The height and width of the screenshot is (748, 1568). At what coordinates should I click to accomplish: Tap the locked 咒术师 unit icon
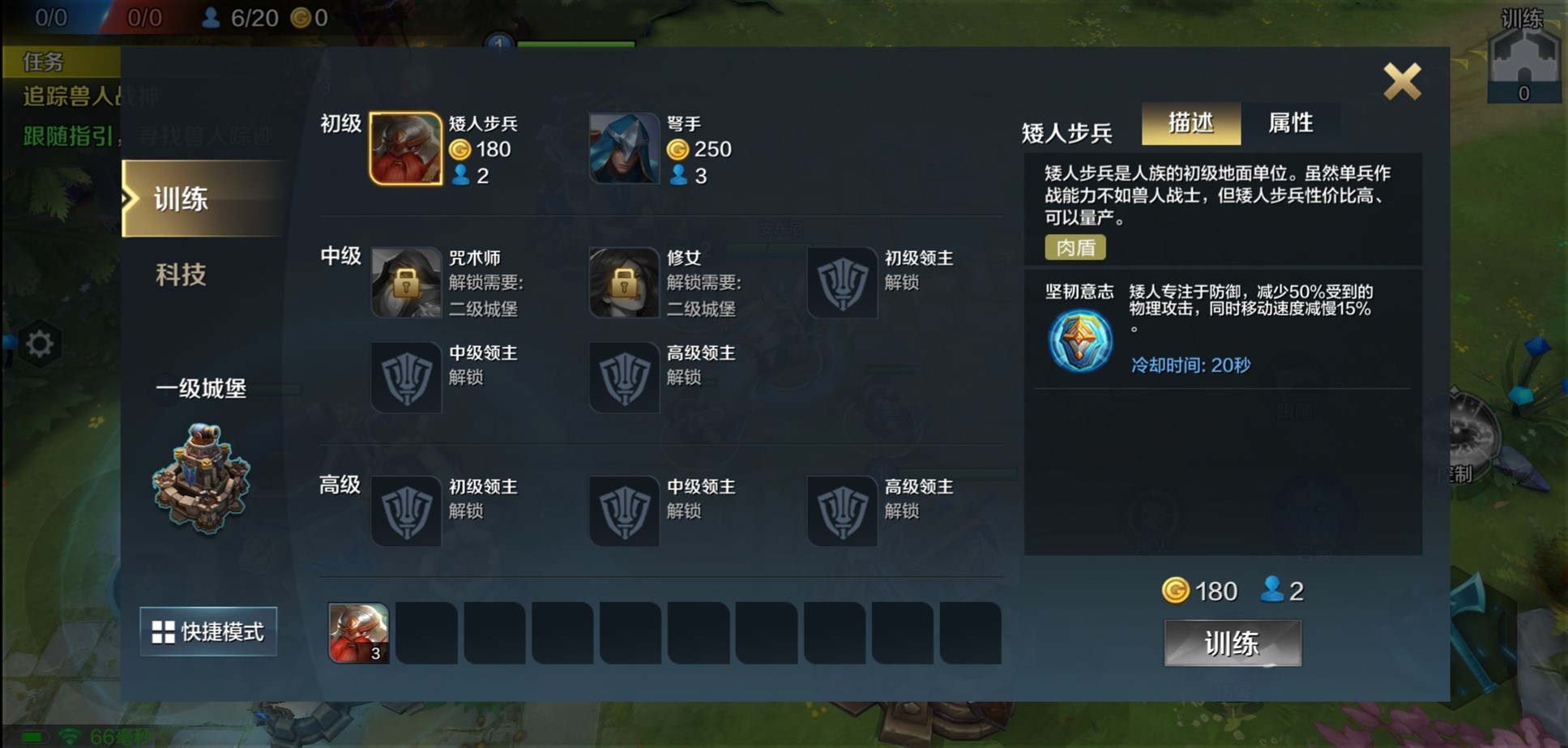(x=405, y=284)
